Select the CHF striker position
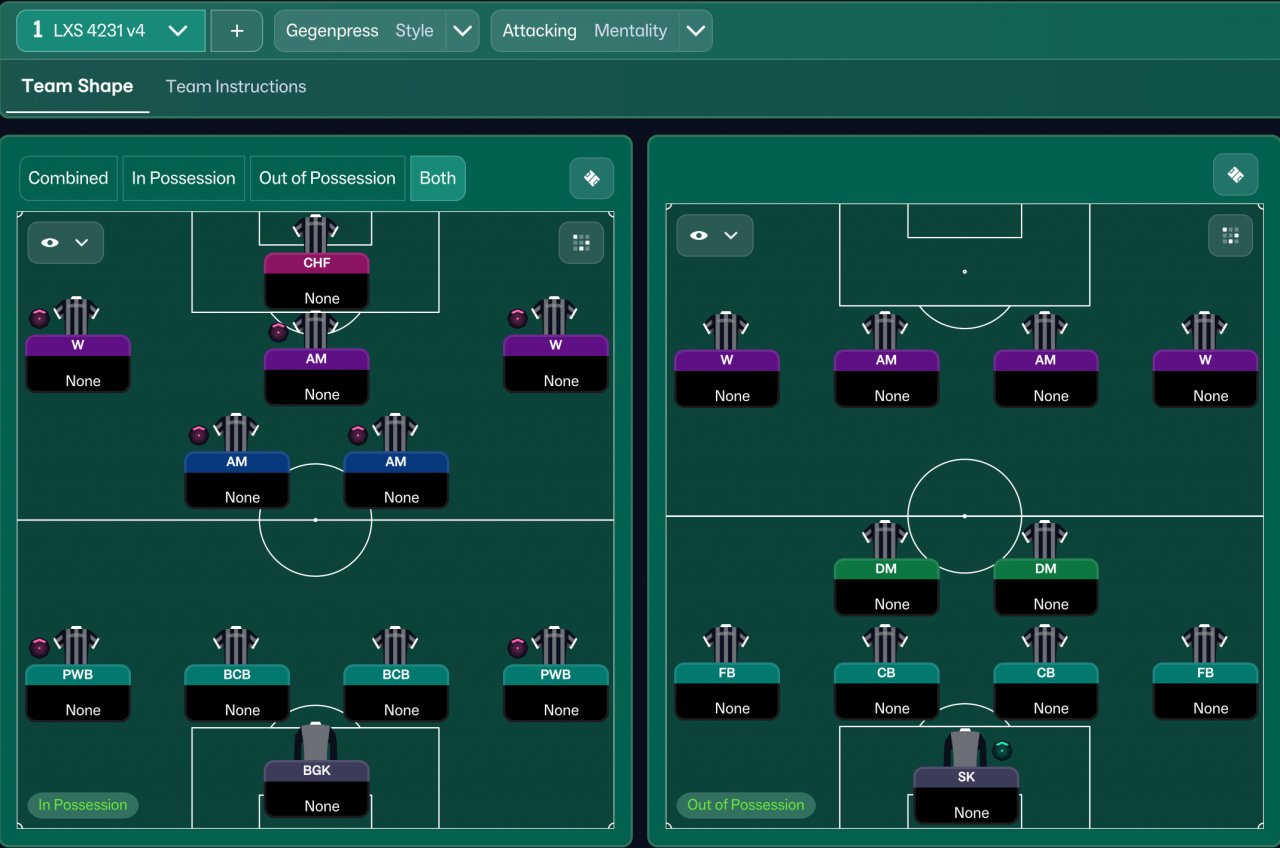 coord(316,279)
